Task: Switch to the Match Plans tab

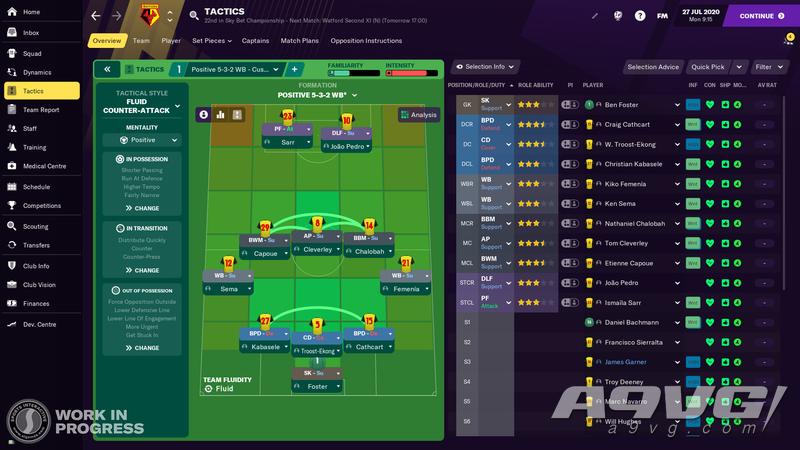Action: pyautogui.click(x=299, y=41)
